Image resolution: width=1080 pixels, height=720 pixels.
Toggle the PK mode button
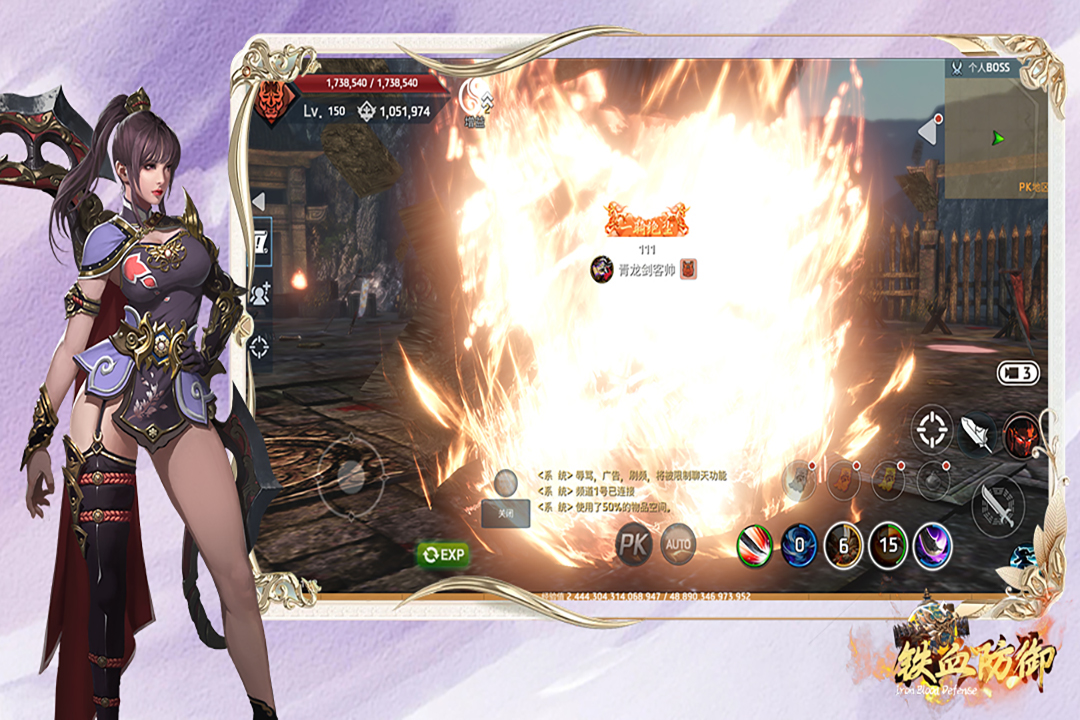(x=635, y=544)
